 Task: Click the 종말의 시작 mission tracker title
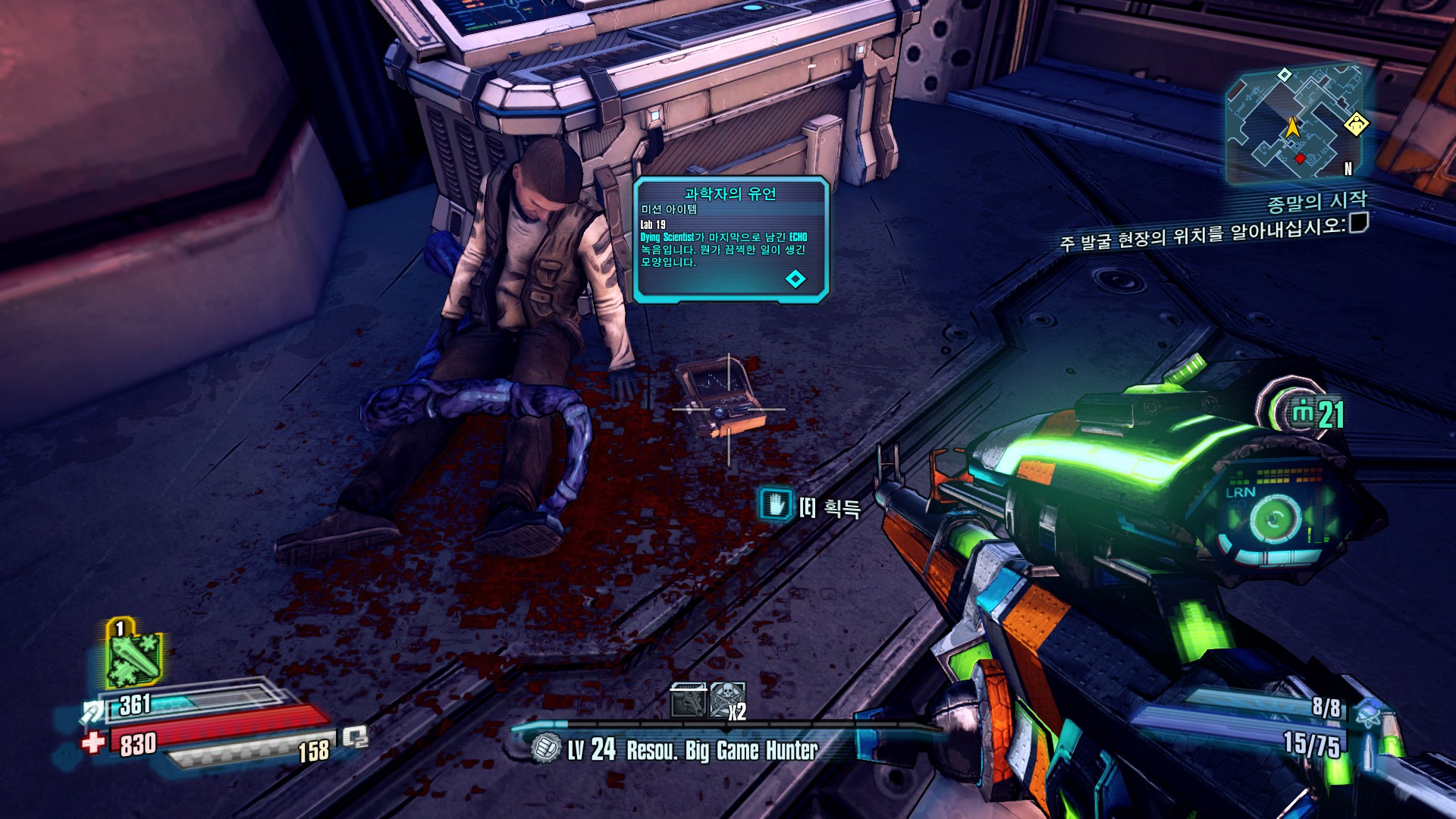[1316, 202]
